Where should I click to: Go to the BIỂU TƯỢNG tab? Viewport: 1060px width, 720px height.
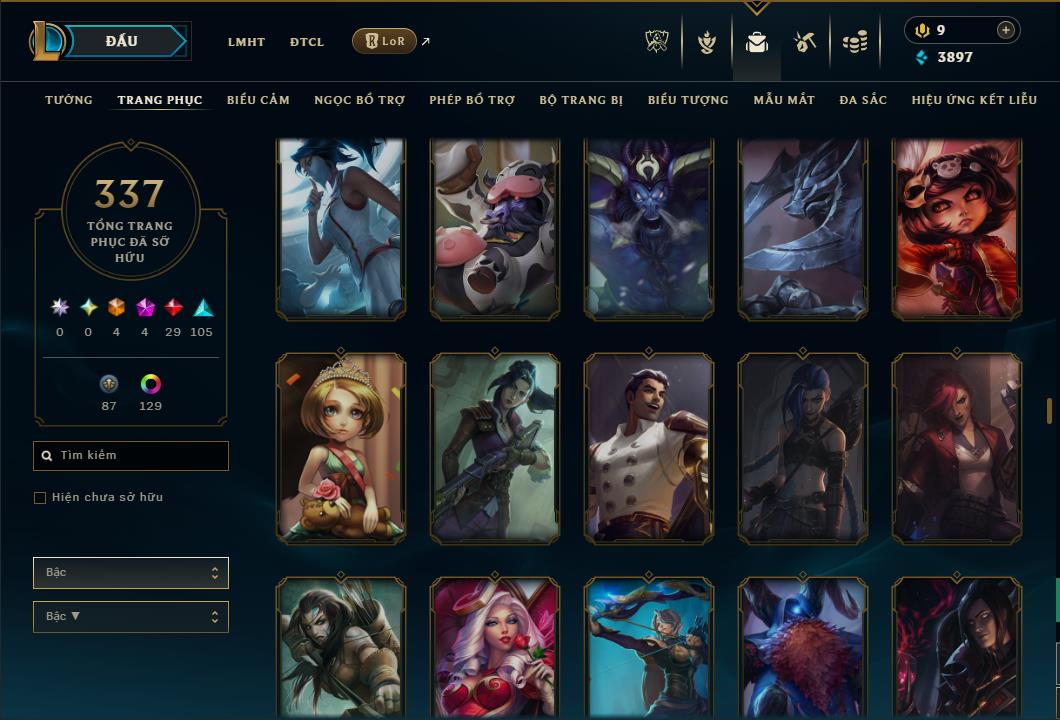click(688, 100)
